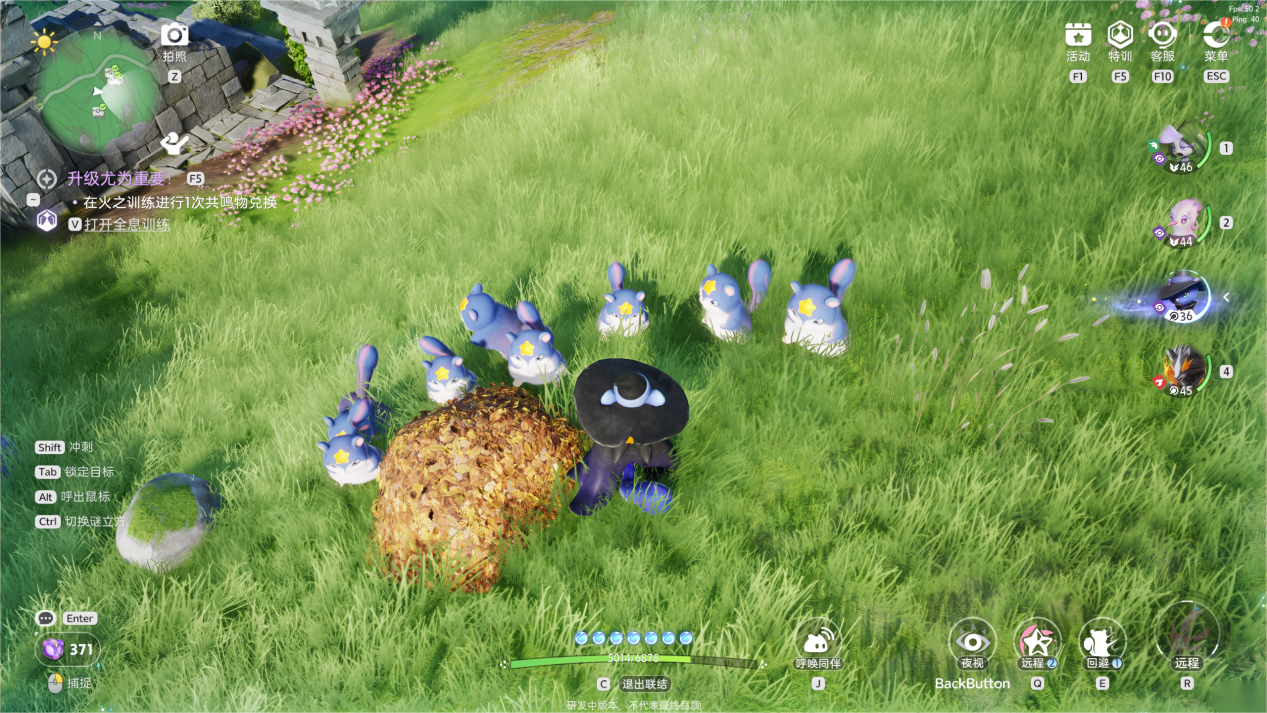Click the 退出联结 exit link button
The width and height of the screenshot is (1267, 713).
[644, 684]
